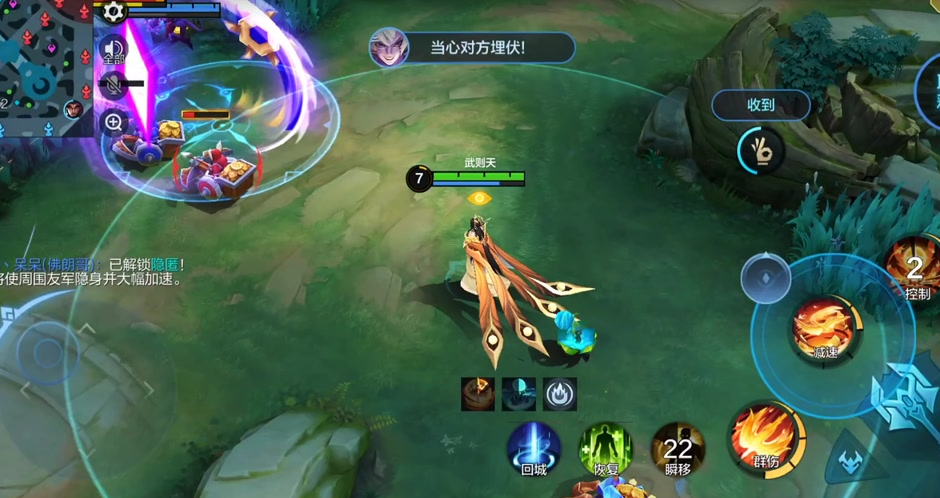Image resolution: width=940 pixels, height=498 pixels.
Task: Select the flame emblem icon above skills
Action: coord(560,394)
